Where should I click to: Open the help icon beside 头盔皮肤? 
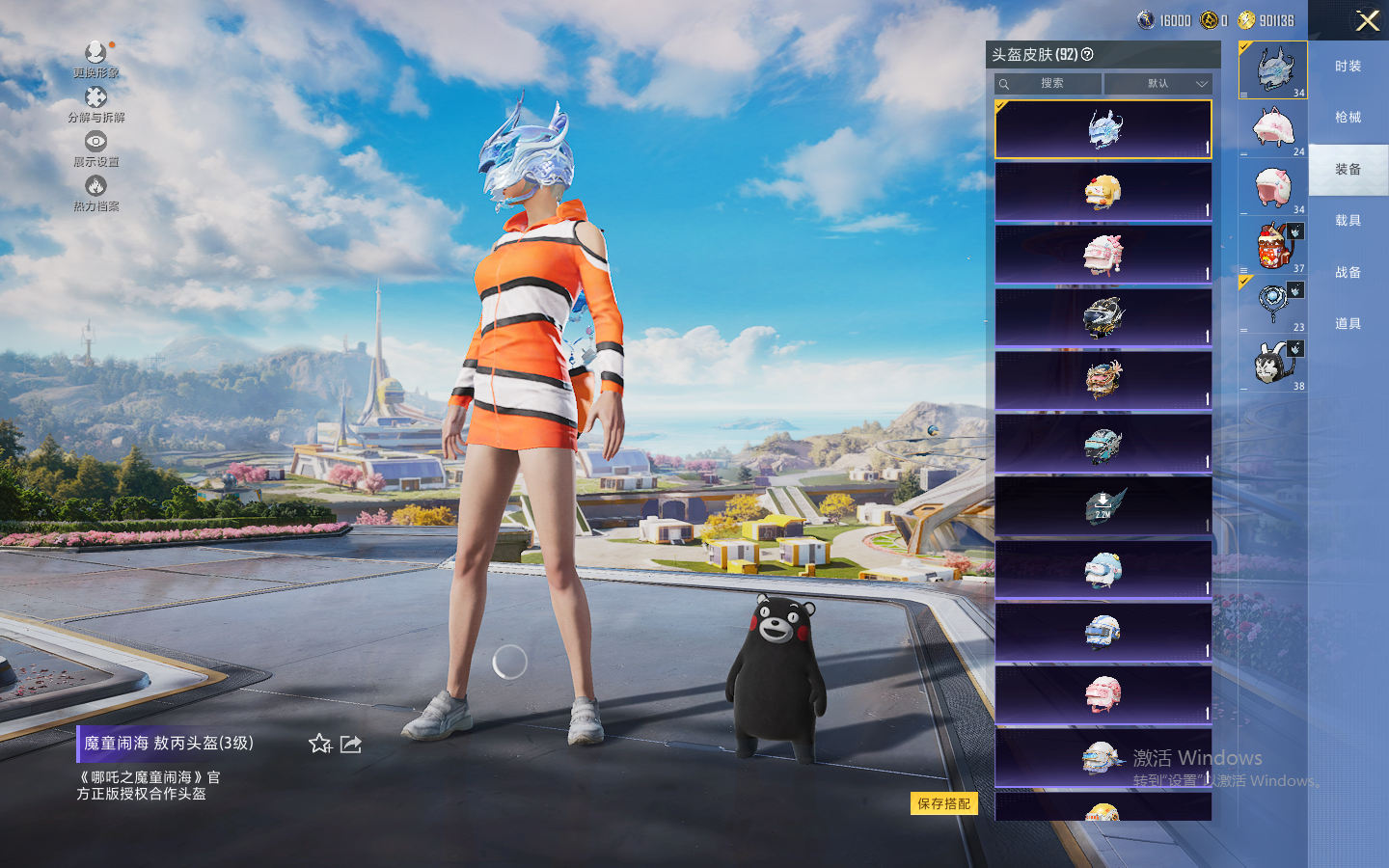1088,55
